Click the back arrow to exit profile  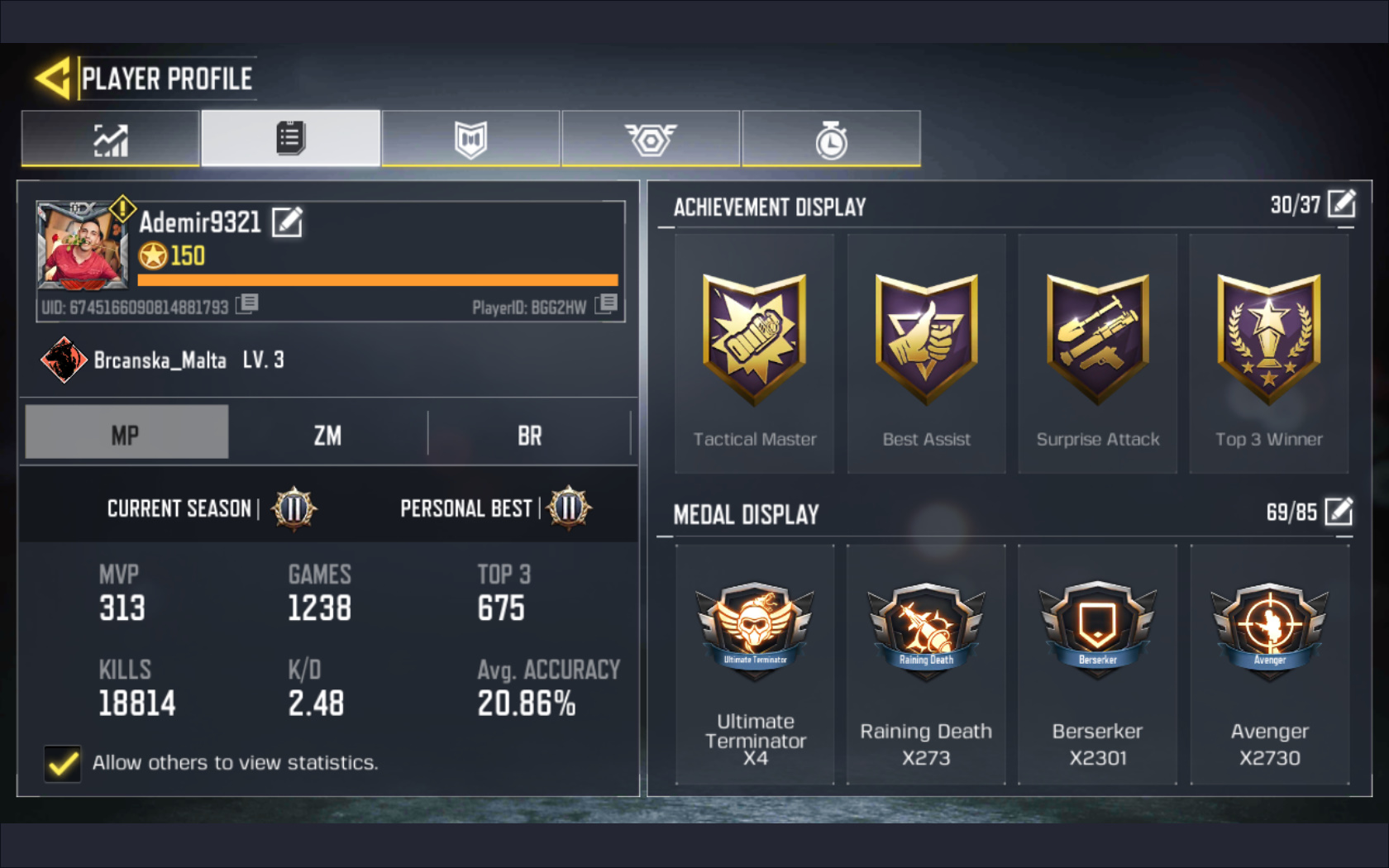(x=51, y=77)
